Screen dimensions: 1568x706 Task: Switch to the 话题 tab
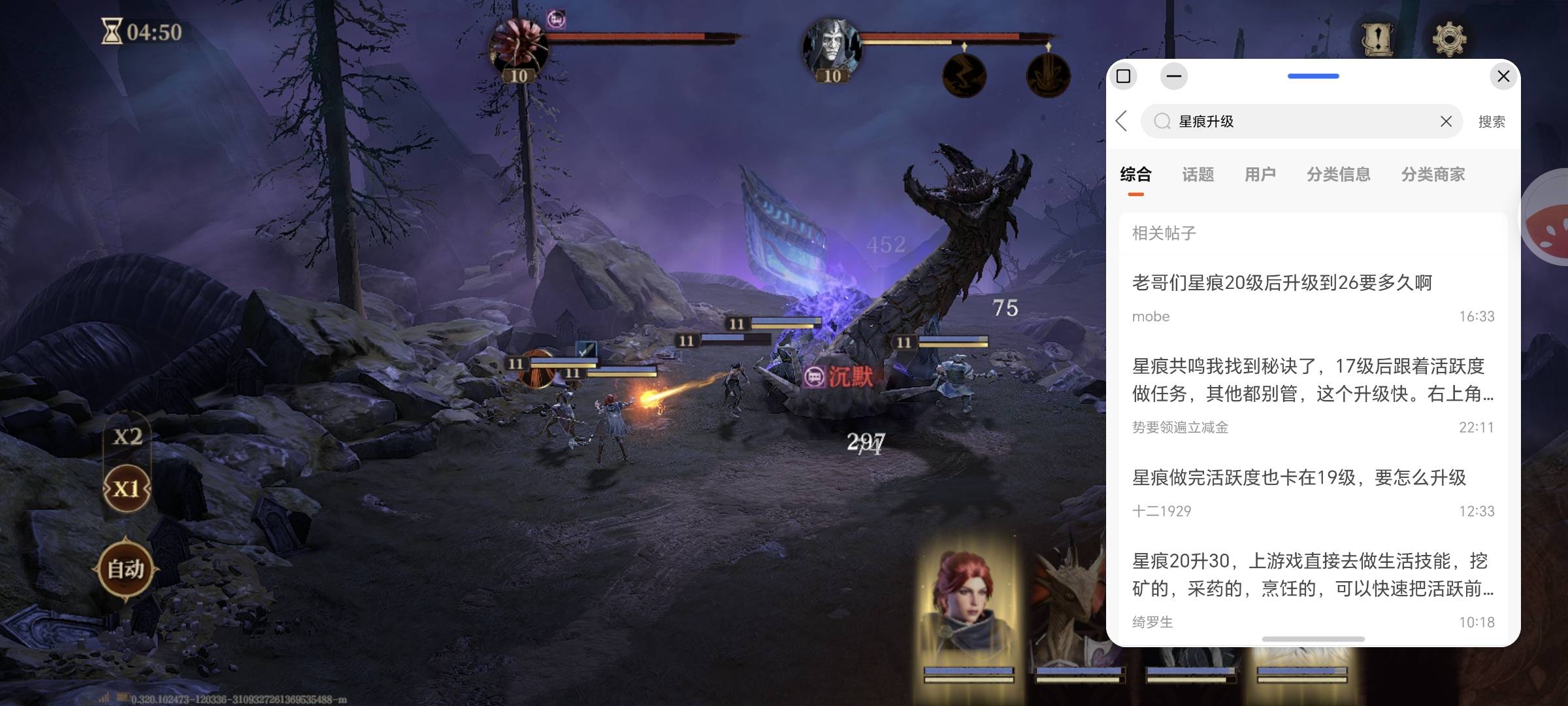point(1198,175)
